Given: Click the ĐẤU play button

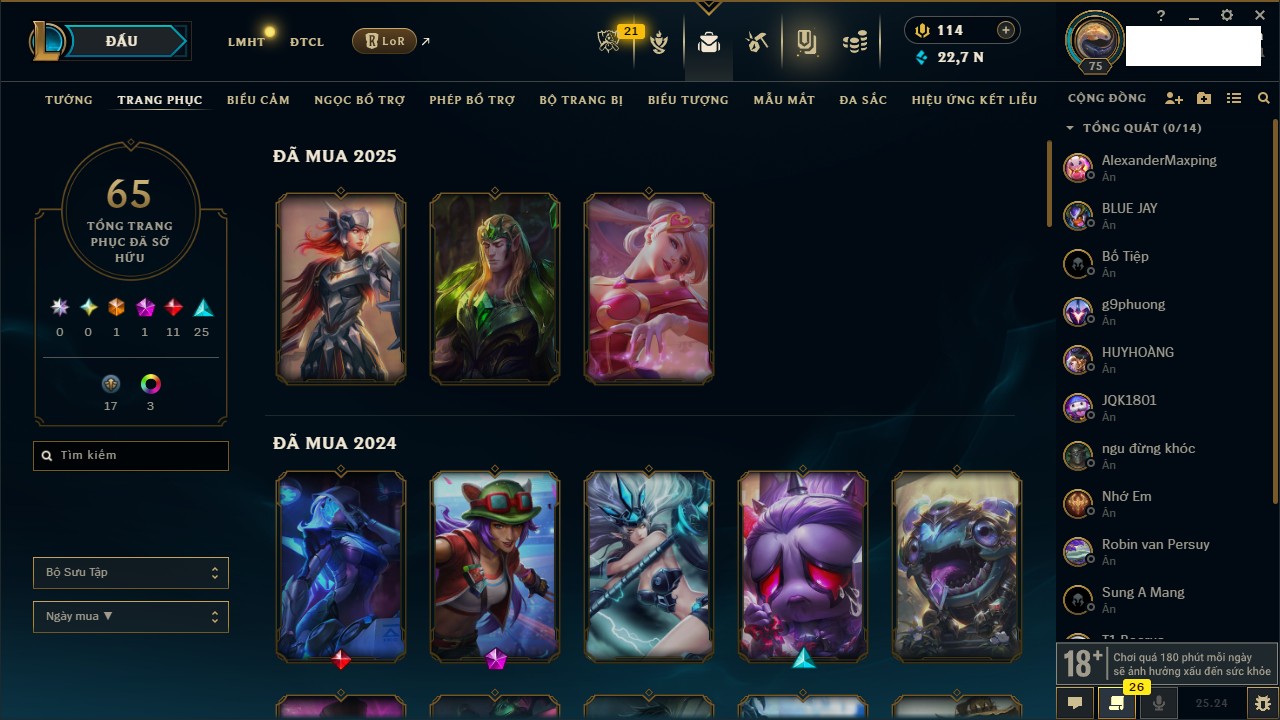Looking at the screenshot, I should pos(121,41).
